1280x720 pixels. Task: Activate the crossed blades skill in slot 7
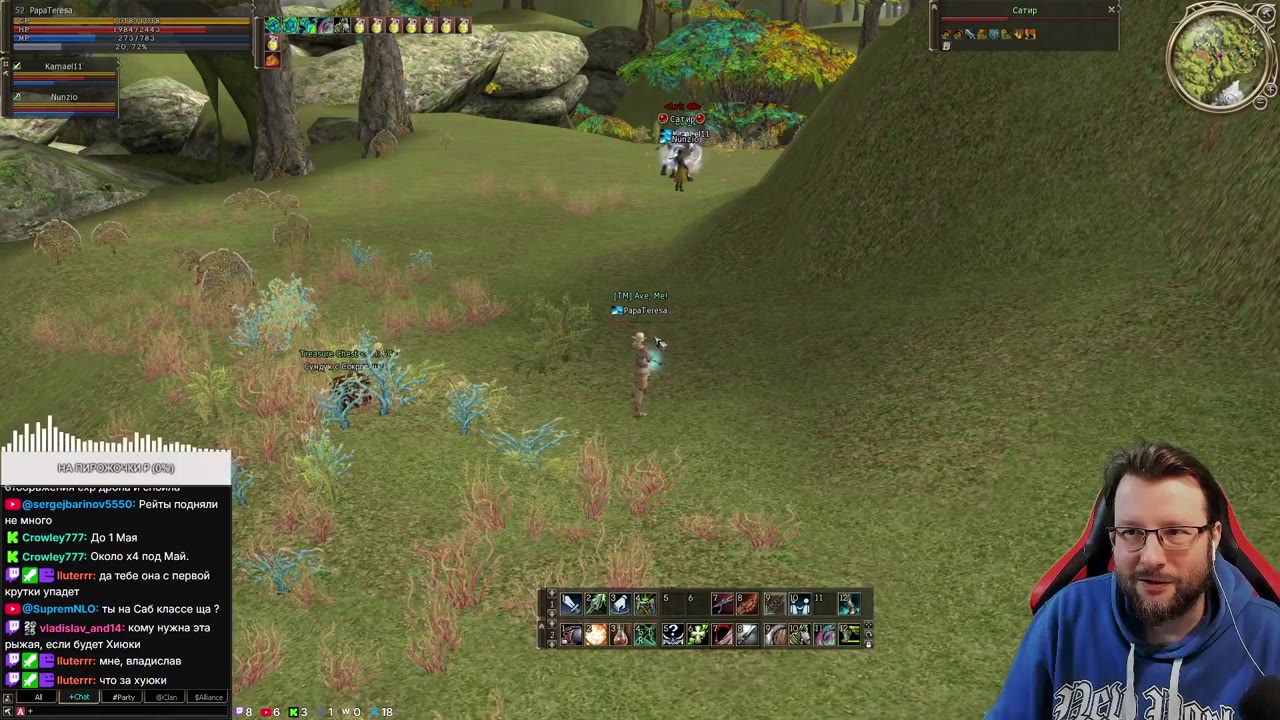pyautogui.click(x=722, y=603)
